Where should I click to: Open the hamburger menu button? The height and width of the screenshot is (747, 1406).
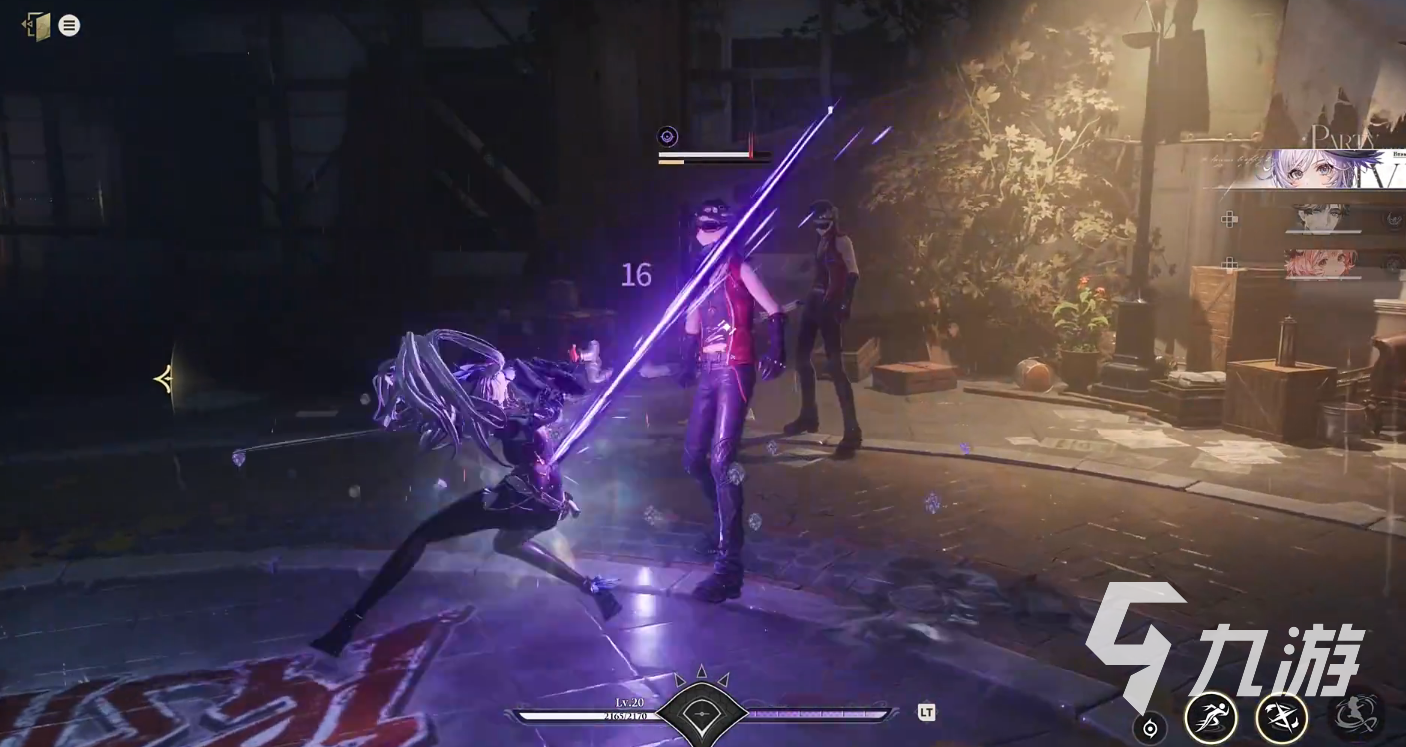(69, 26)
